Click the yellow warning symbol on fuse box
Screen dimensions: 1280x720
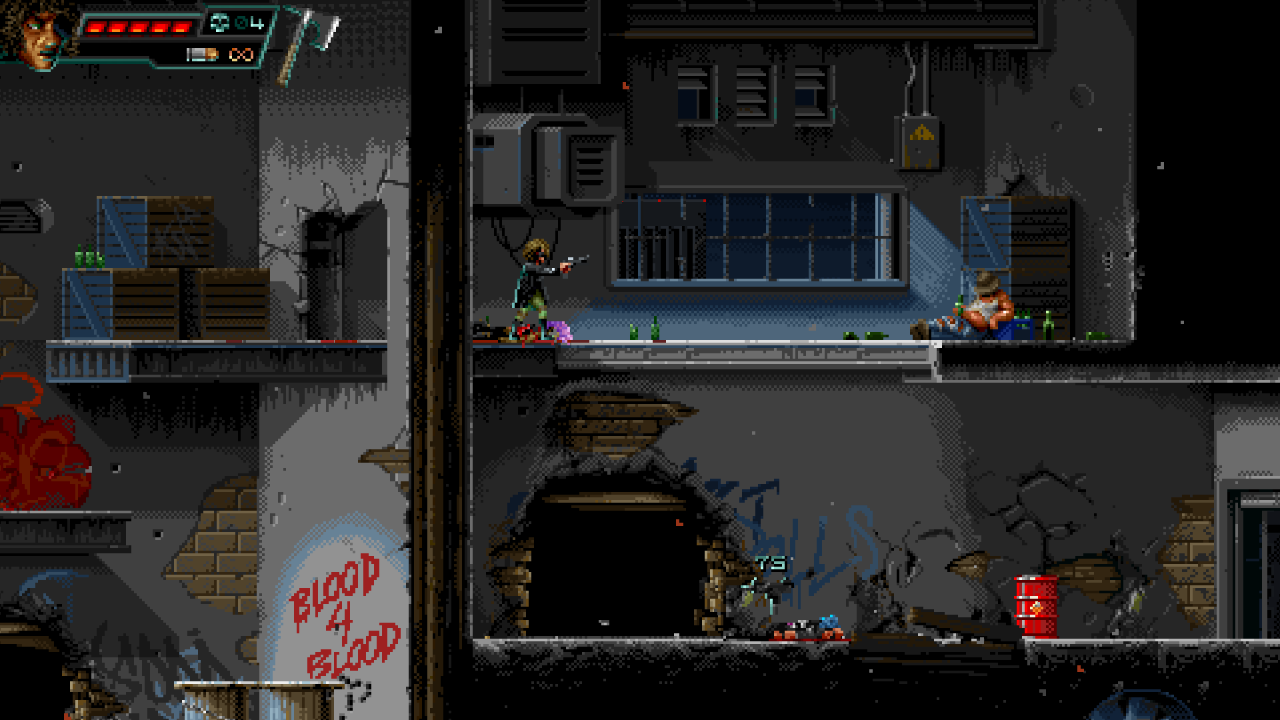point(921,131)
